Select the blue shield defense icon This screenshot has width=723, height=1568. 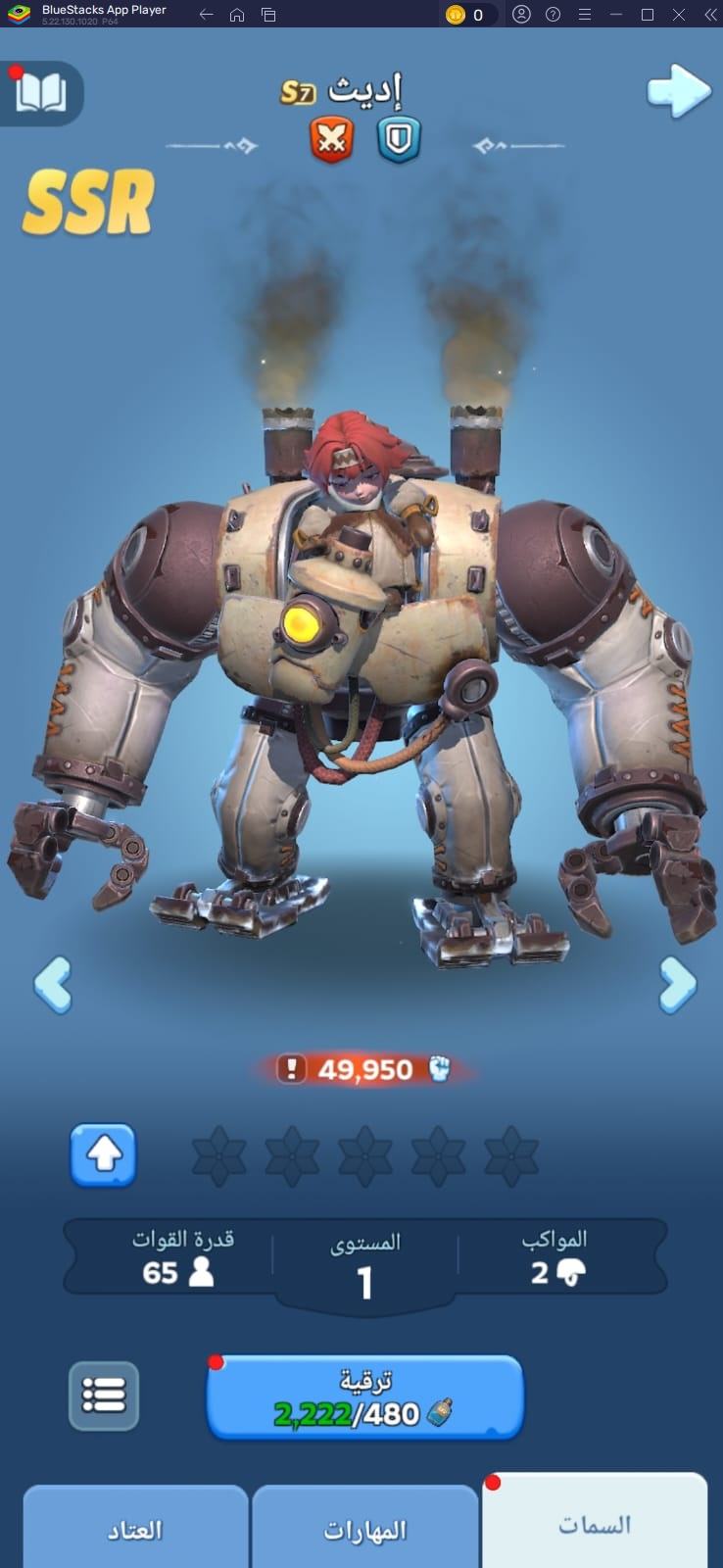click(399, 139)
